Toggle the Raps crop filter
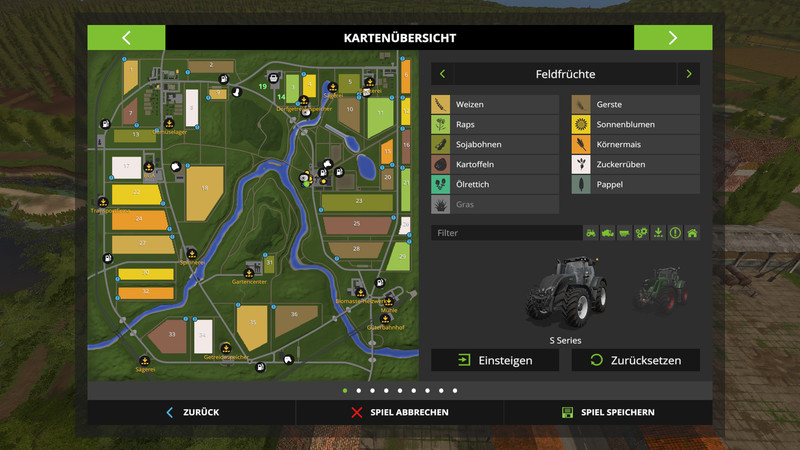Image resolution: width=800 pixels, height=450 pixels. point(495,124)
